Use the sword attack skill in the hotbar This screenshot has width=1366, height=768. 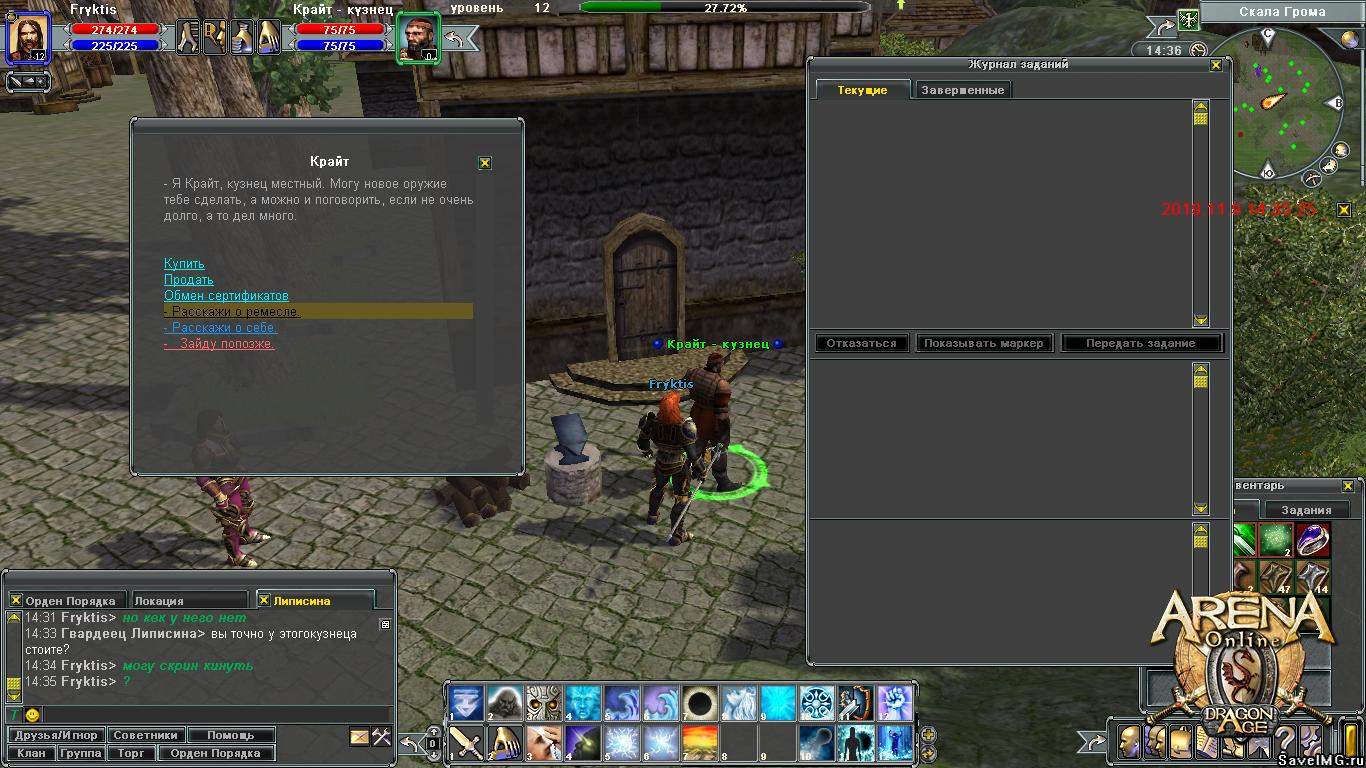pyautogui.click(x=466, y=742)
